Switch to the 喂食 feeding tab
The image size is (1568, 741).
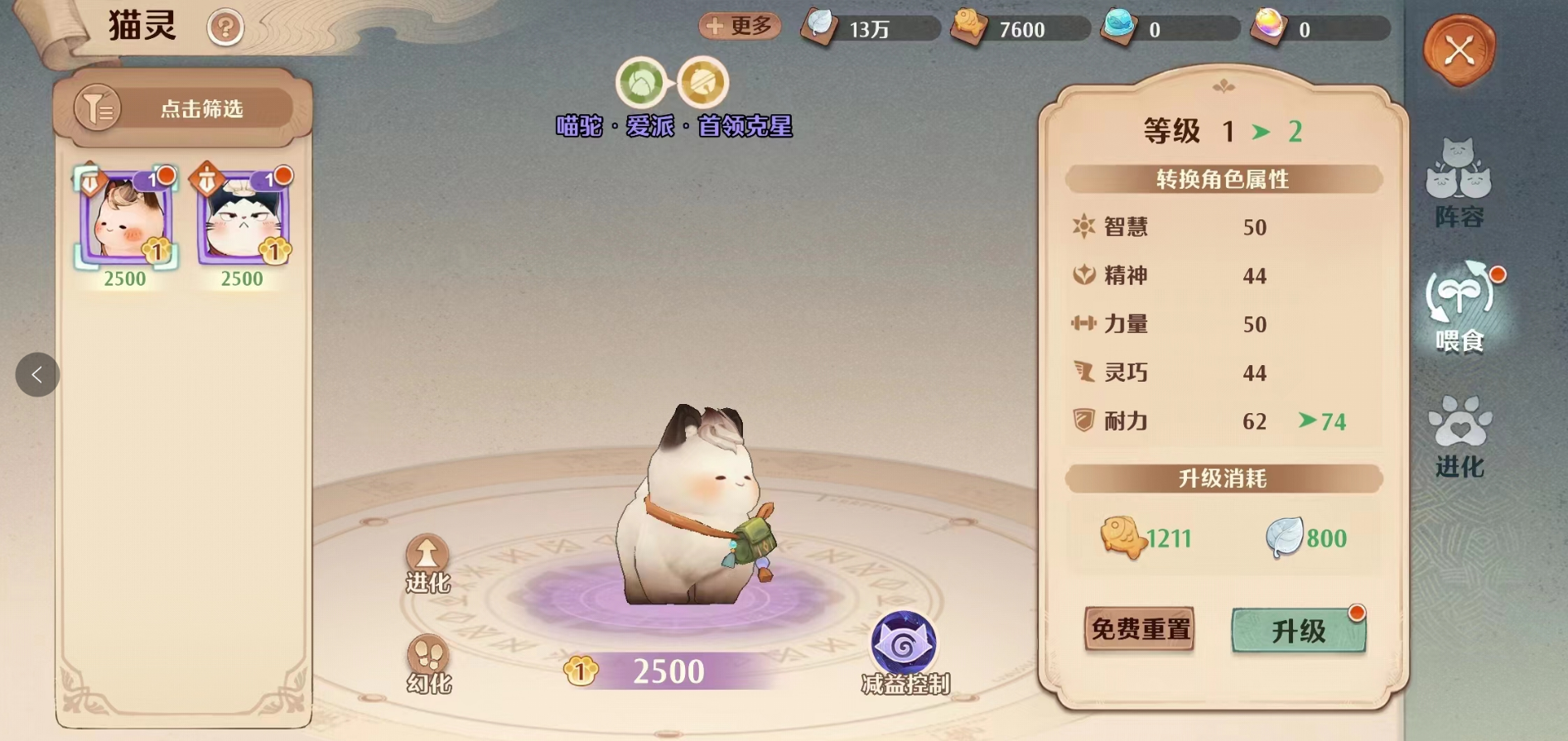point(1459,308)
